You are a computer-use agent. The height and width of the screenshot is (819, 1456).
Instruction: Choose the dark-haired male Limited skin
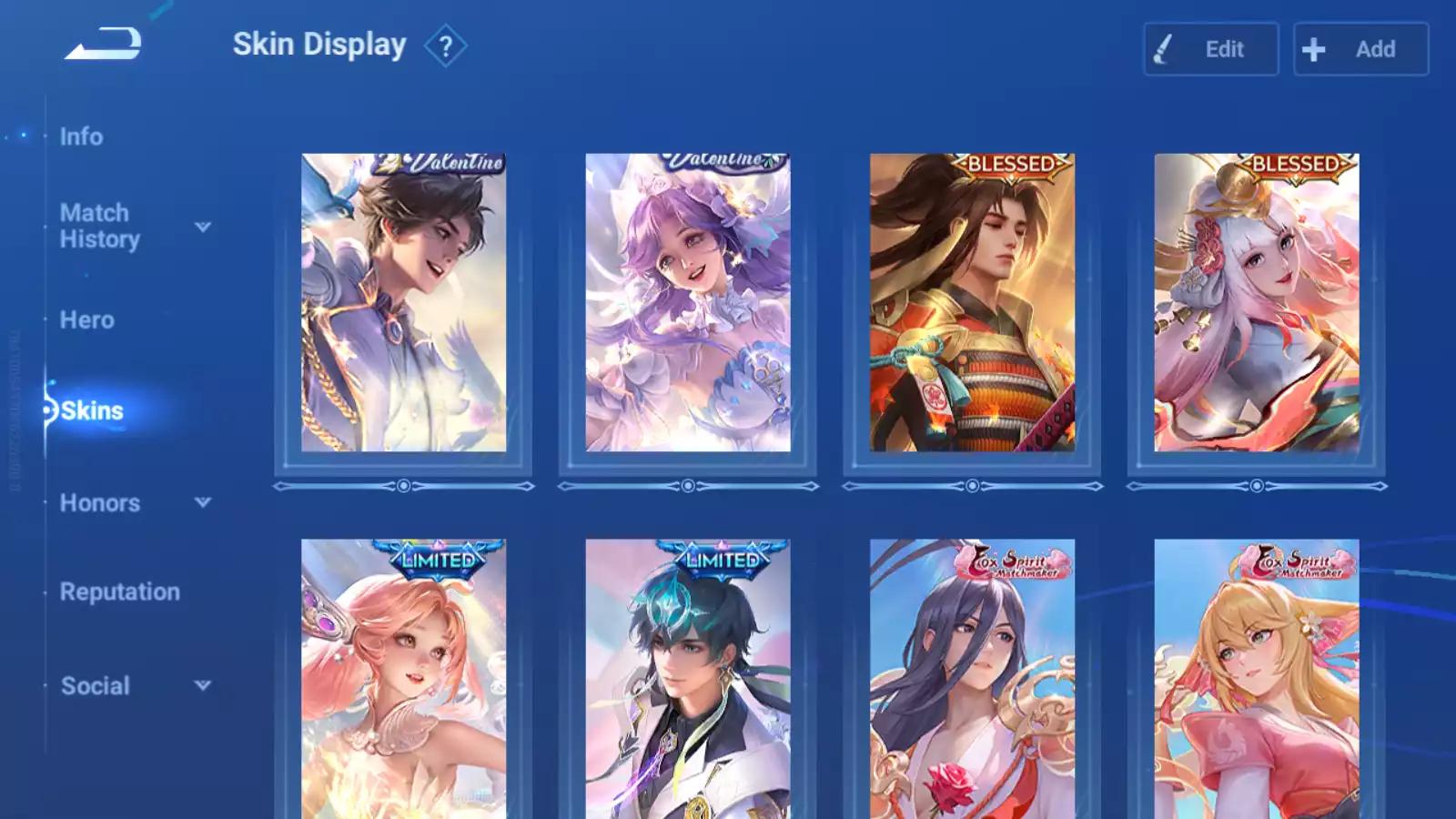tap(688, 679)
